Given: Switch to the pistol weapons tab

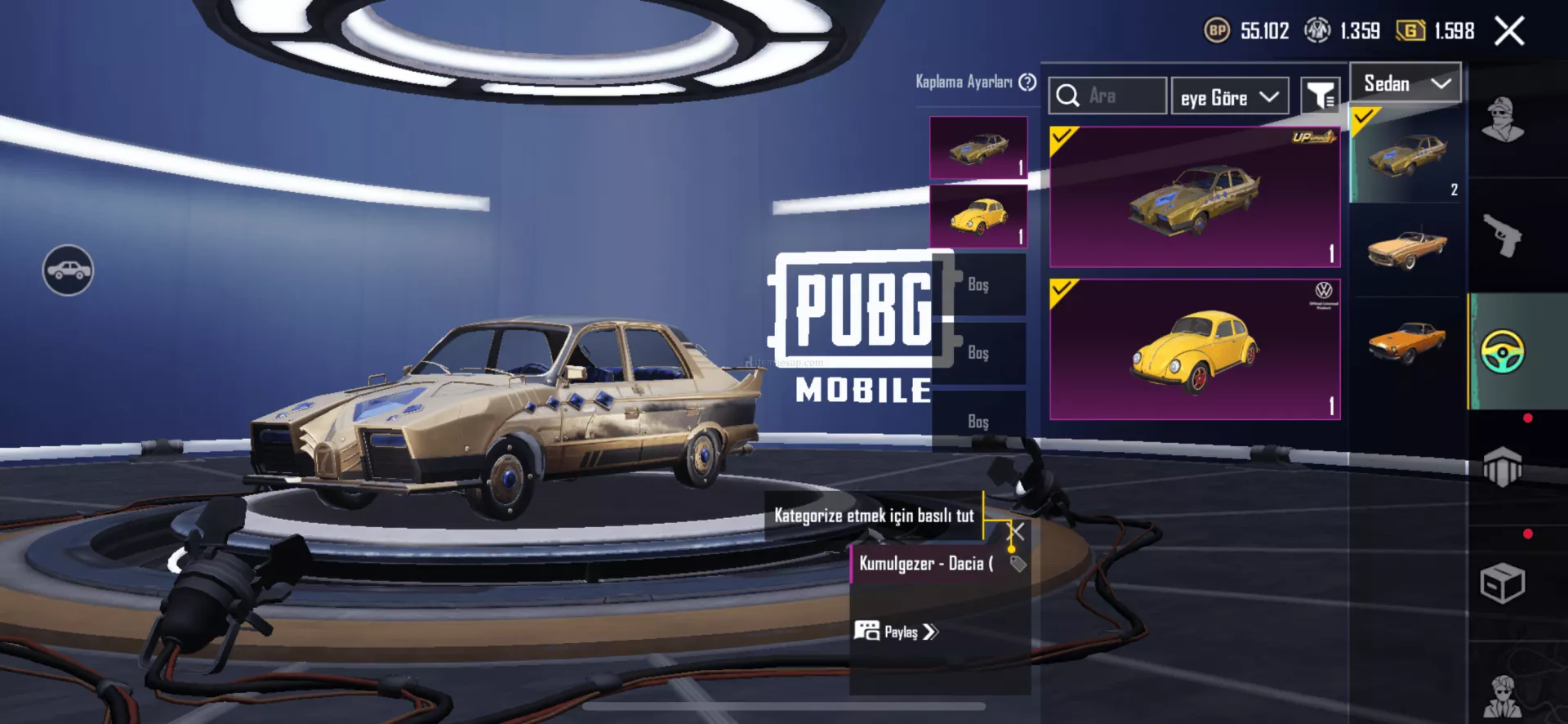Looking at the screenshot, I should pos(1503,235).
